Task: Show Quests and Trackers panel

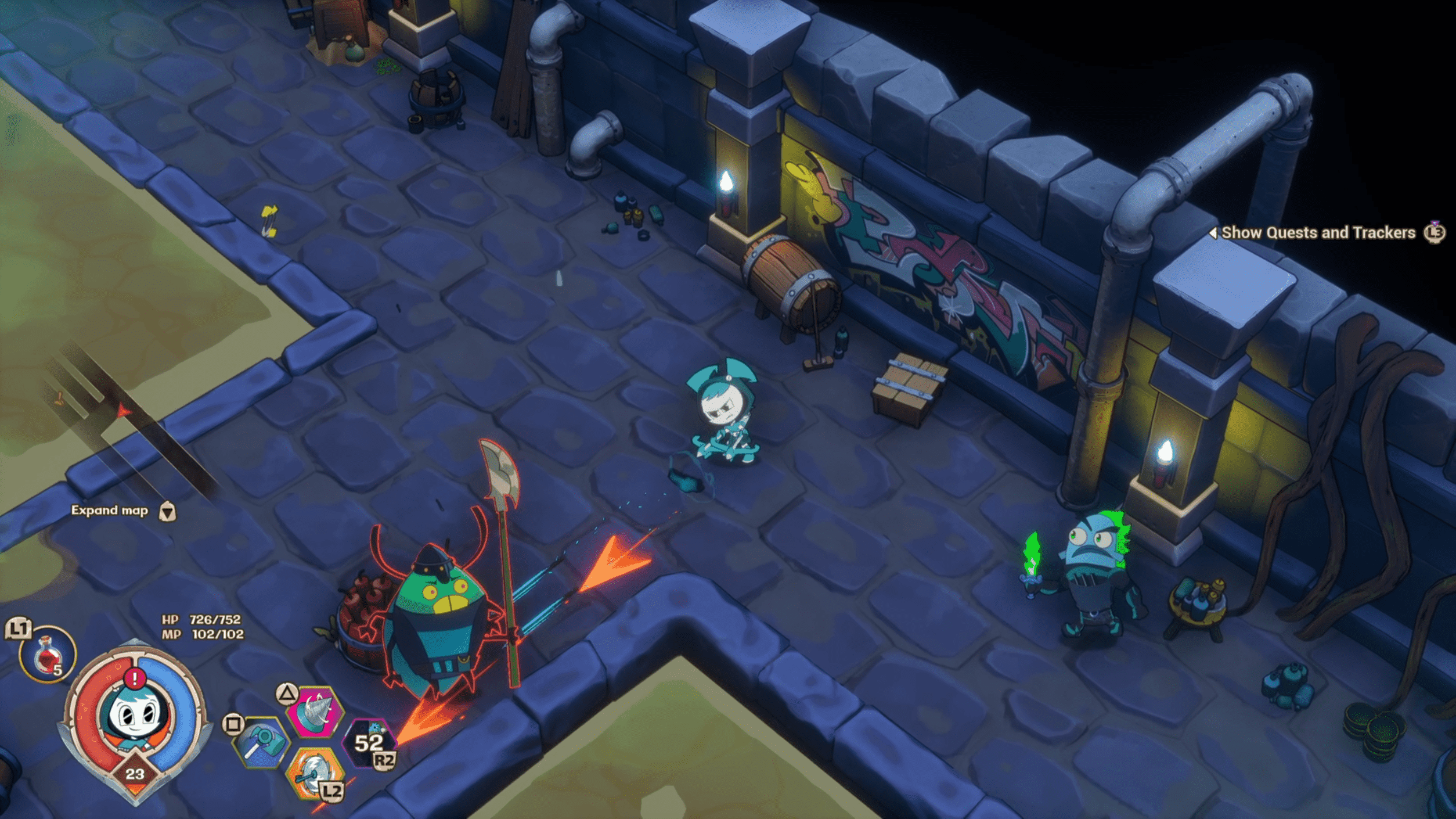Action: pos(1318,233)
